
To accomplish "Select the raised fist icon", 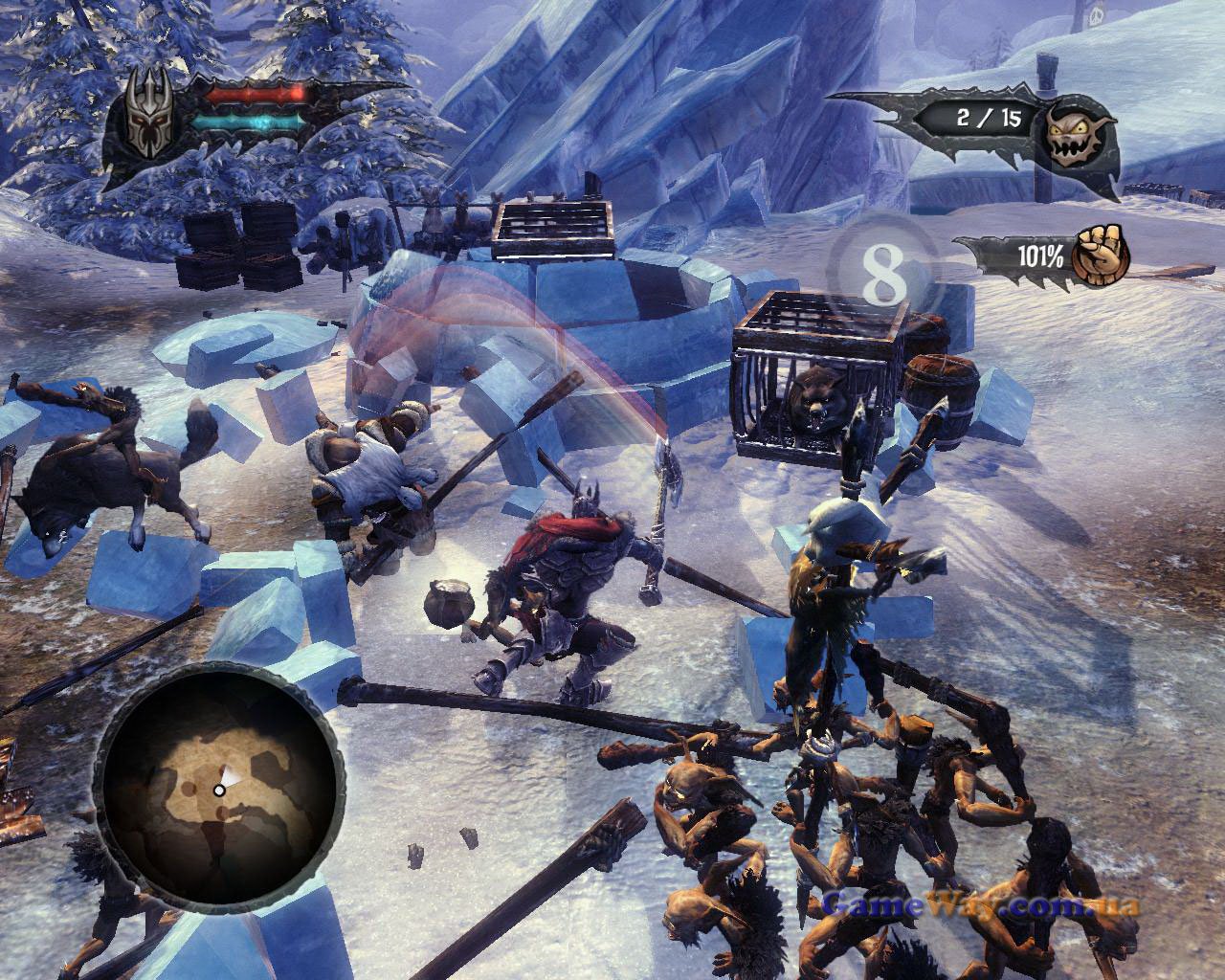I will tap(1099, 255).
